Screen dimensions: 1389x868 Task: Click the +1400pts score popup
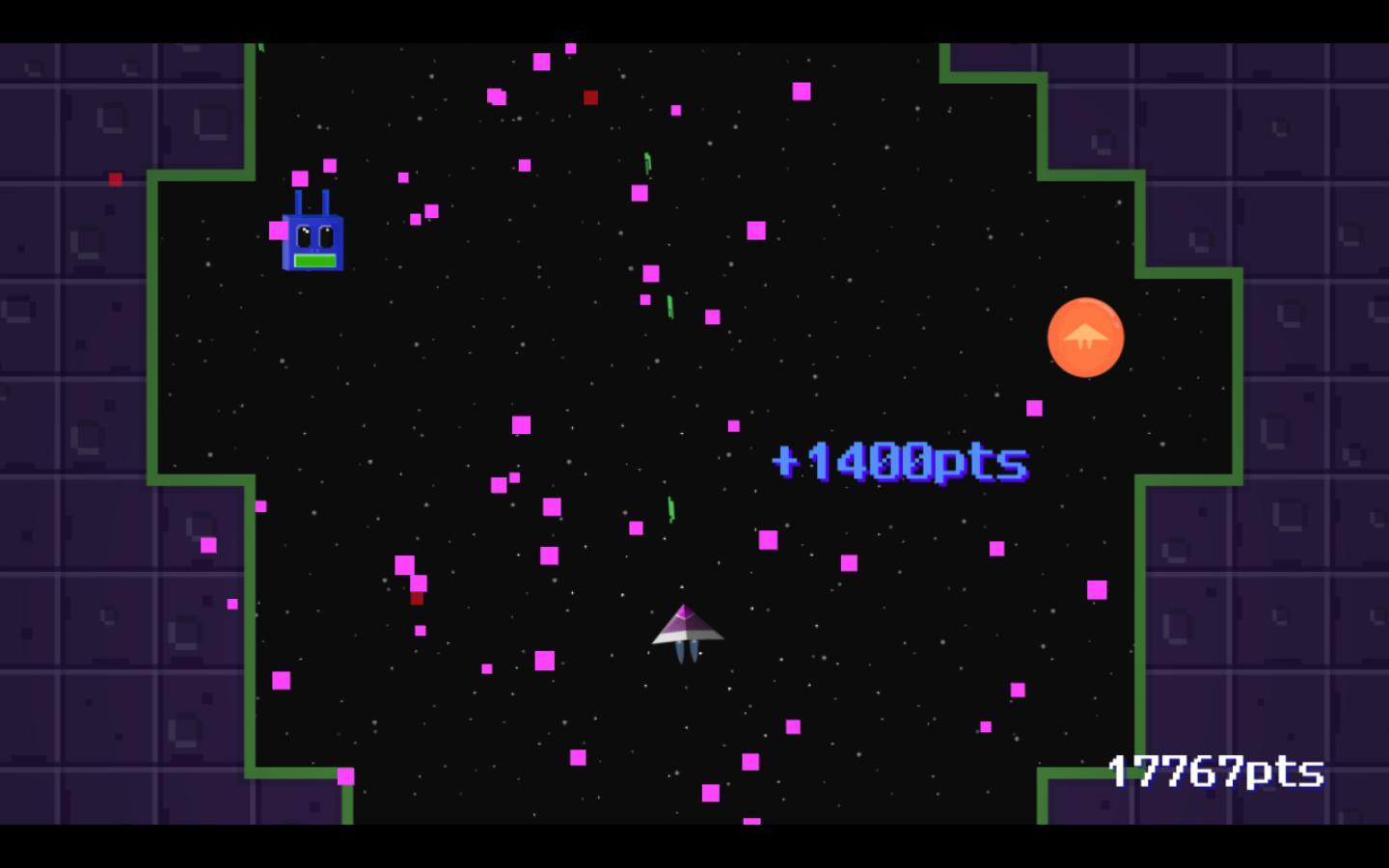click(900, 461)
